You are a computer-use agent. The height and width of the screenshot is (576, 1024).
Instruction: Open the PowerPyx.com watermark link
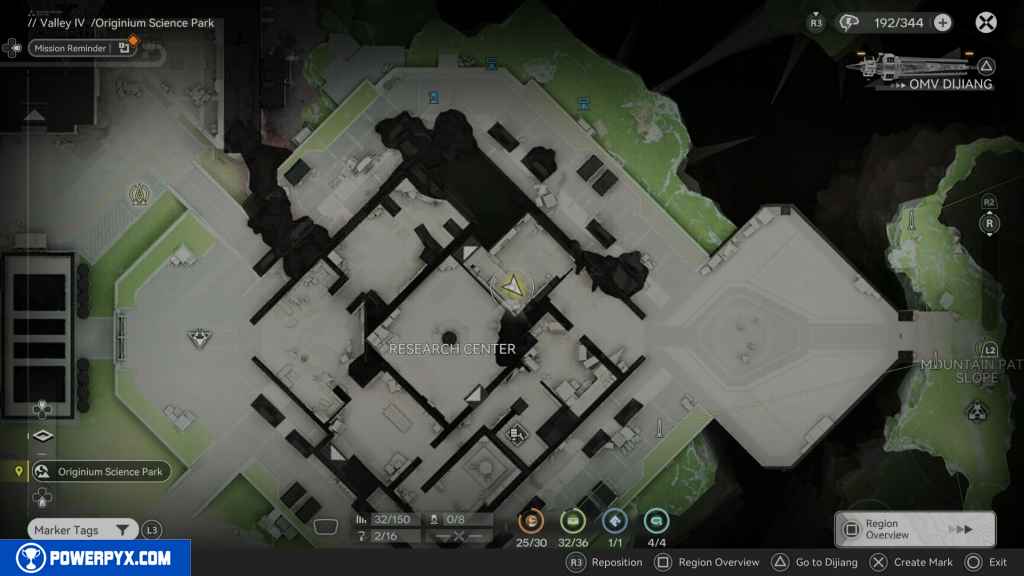(95, 558)
